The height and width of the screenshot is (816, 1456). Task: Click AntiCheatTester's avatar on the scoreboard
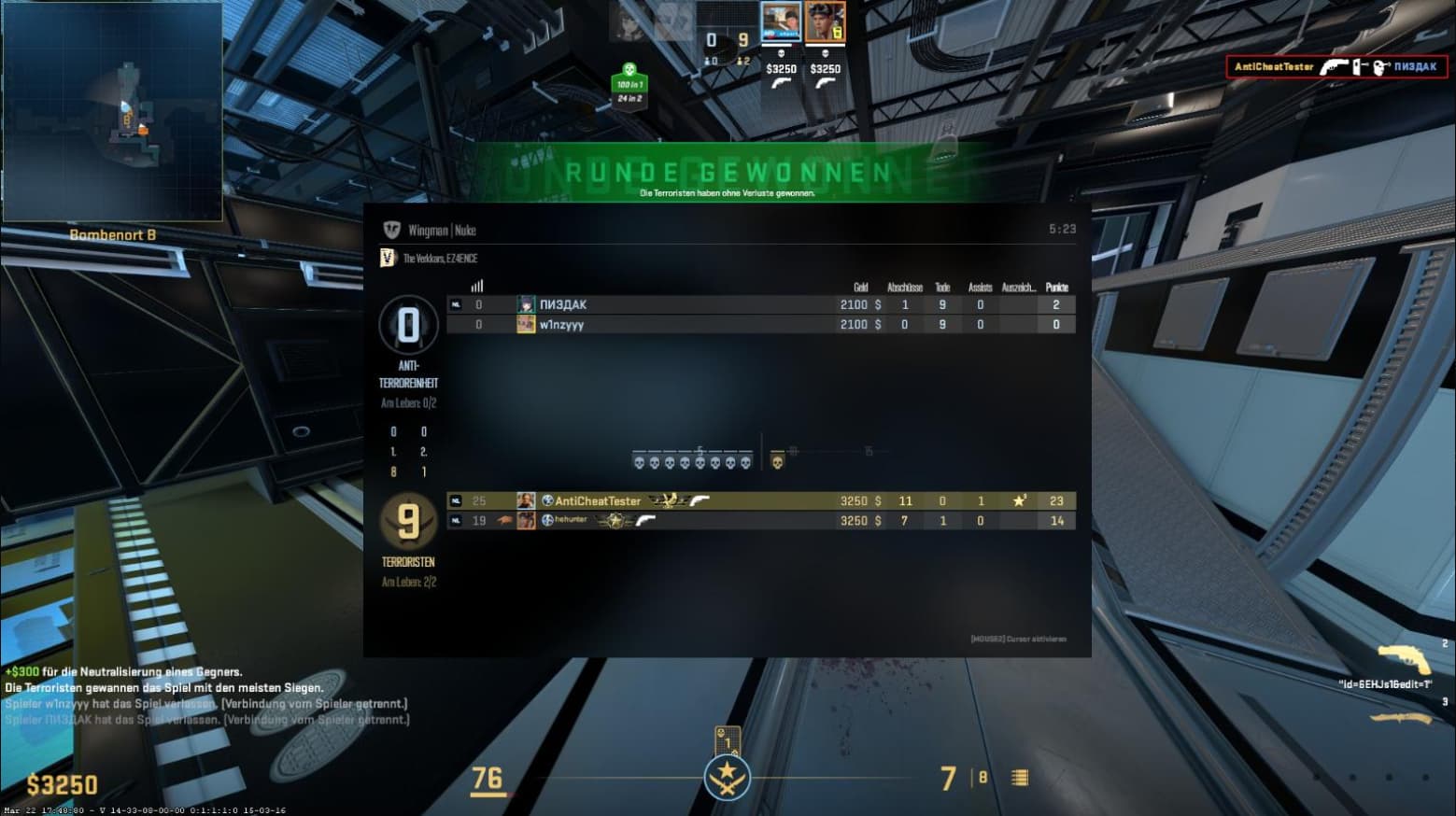(x=526, y=501)
